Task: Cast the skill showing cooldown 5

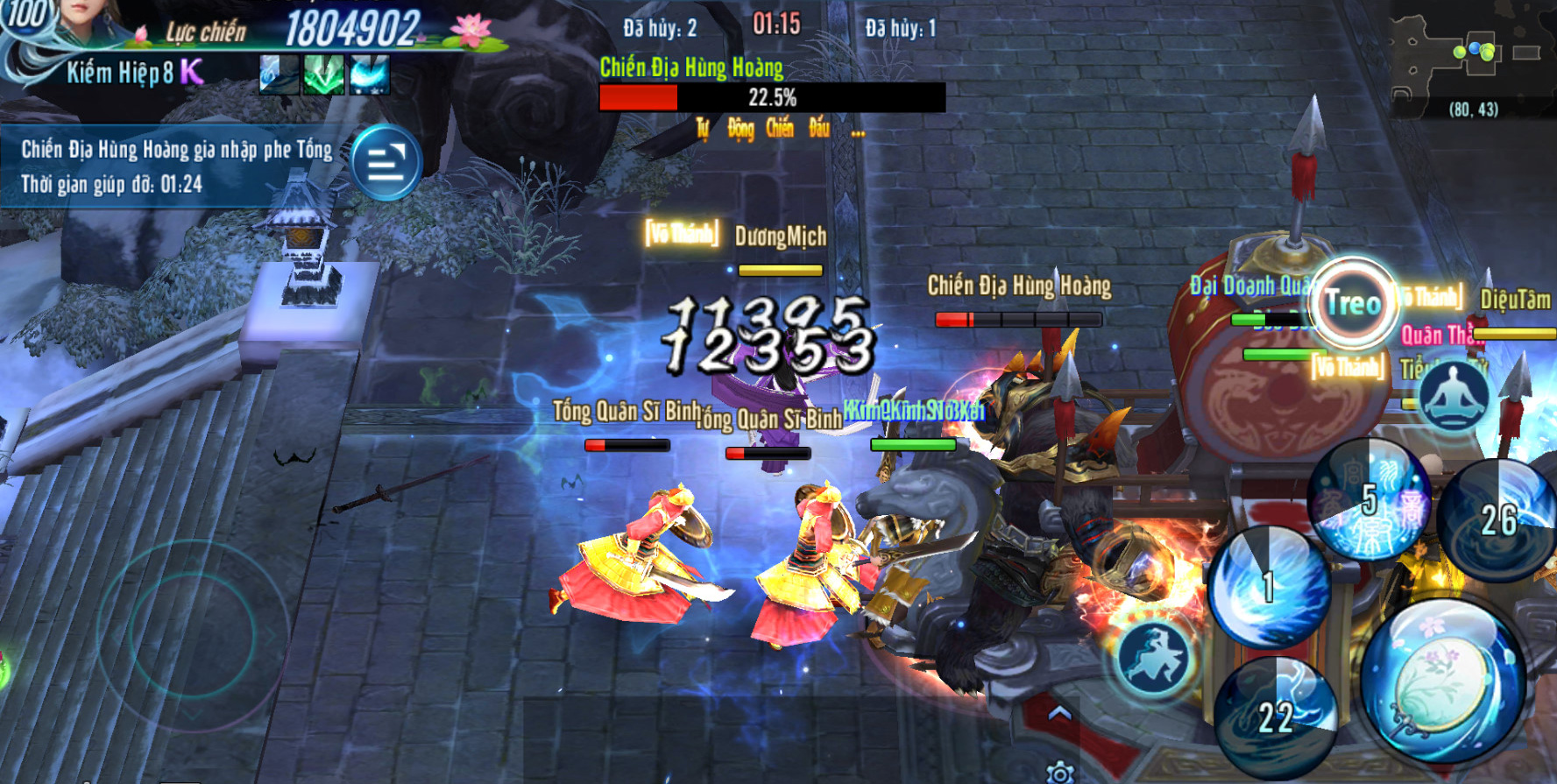Action: point(1369,501)
